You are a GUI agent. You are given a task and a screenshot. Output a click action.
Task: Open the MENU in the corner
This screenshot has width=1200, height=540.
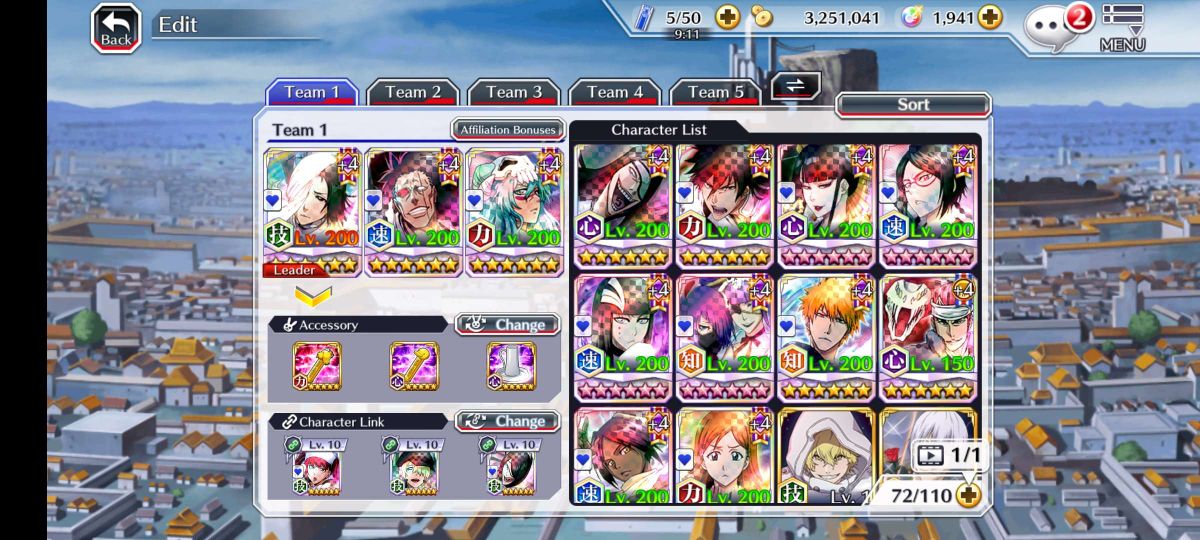click(1122, 27)
